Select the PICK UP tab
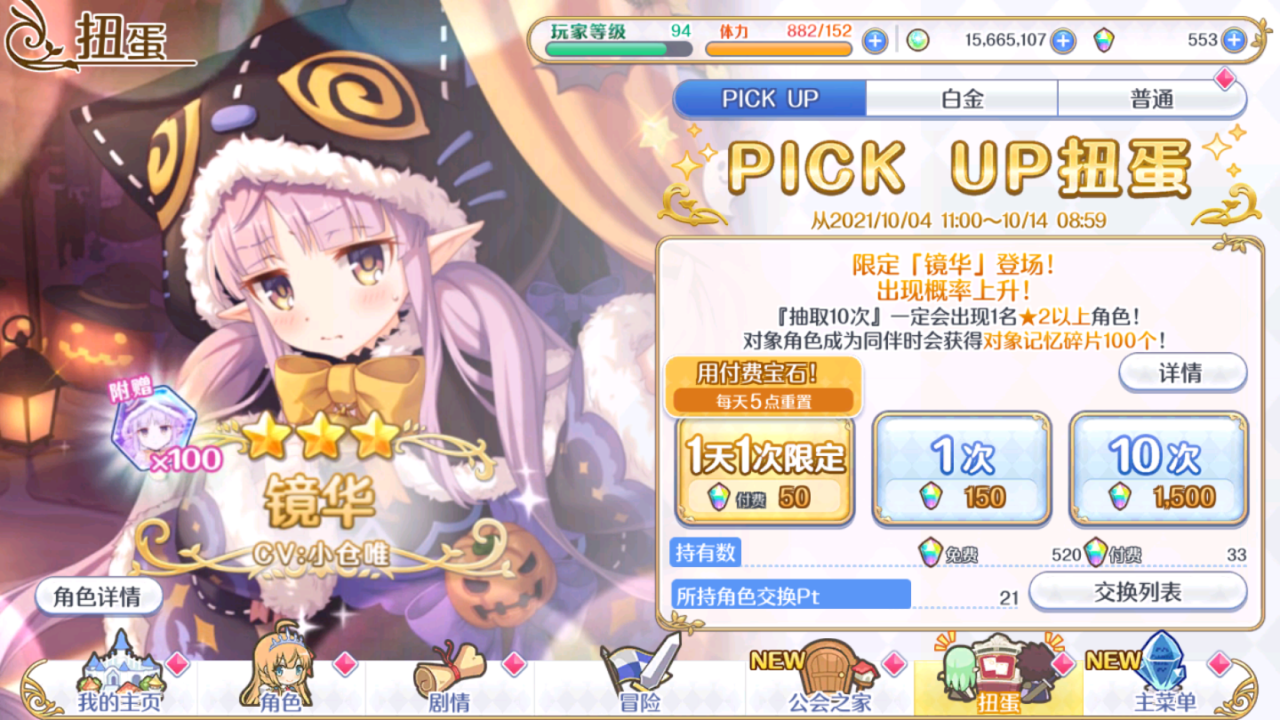Screen dimensions: 1280x720 coord(770,98)
